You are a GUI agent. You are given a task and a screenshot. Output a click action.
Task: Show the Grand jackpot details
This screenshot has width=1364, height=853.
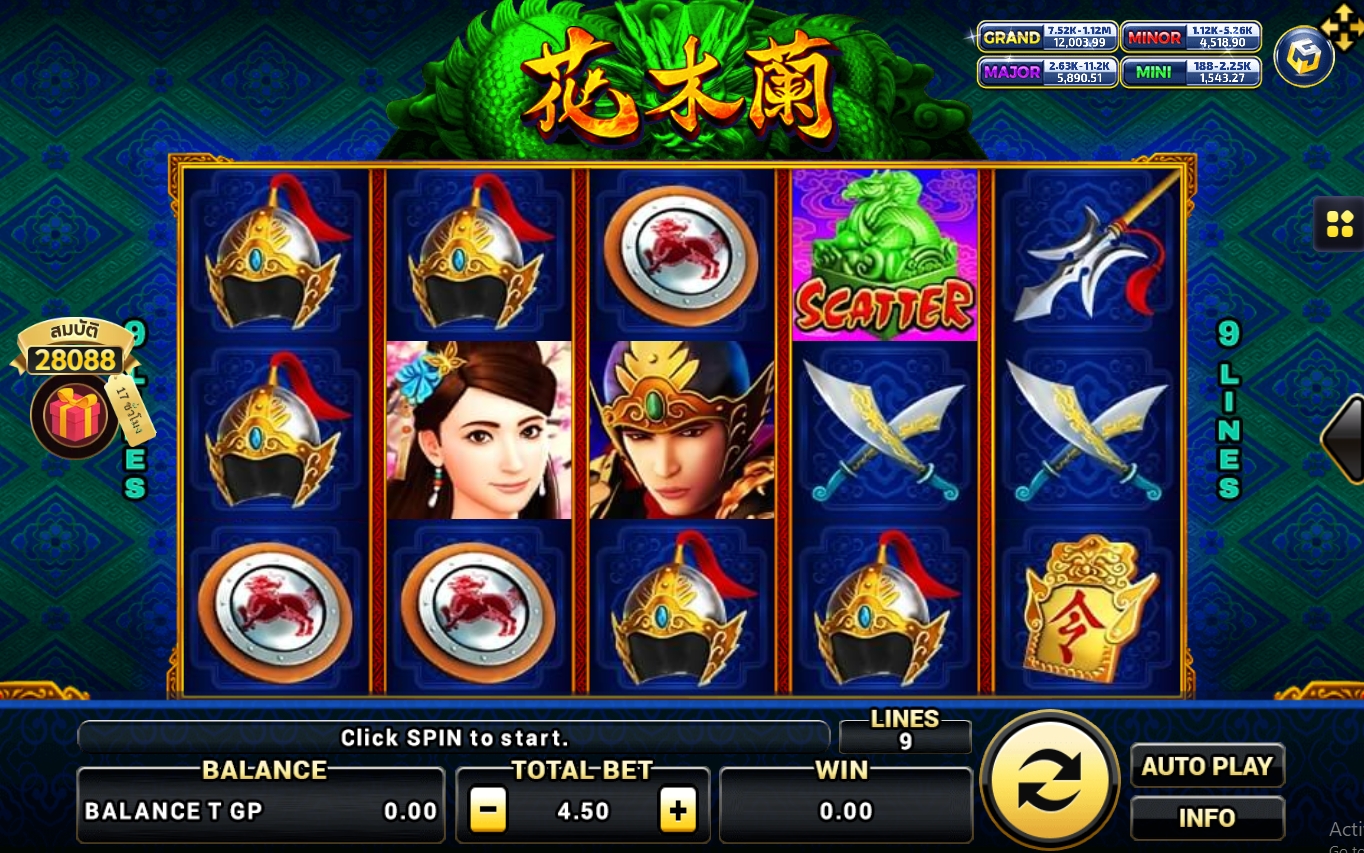[x=1047, y=38]
